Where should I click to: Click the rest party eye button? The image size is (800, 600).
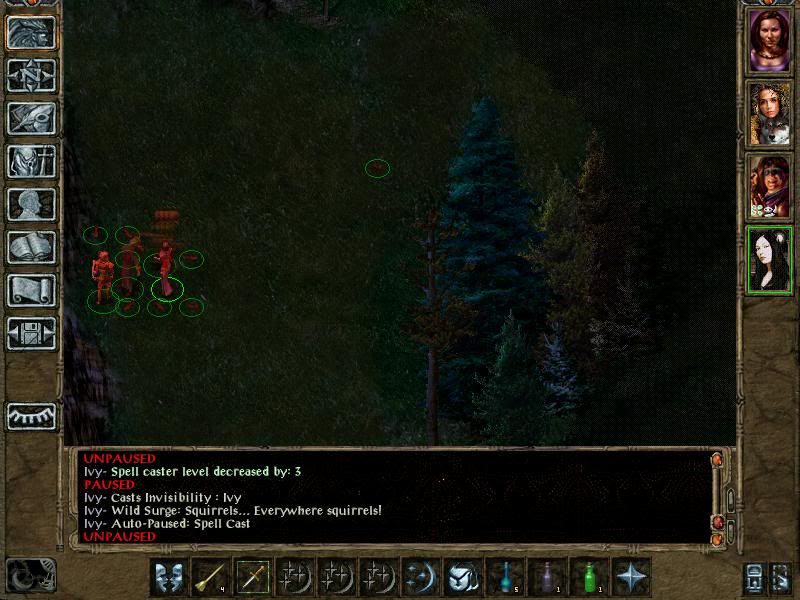coord(31,415)
